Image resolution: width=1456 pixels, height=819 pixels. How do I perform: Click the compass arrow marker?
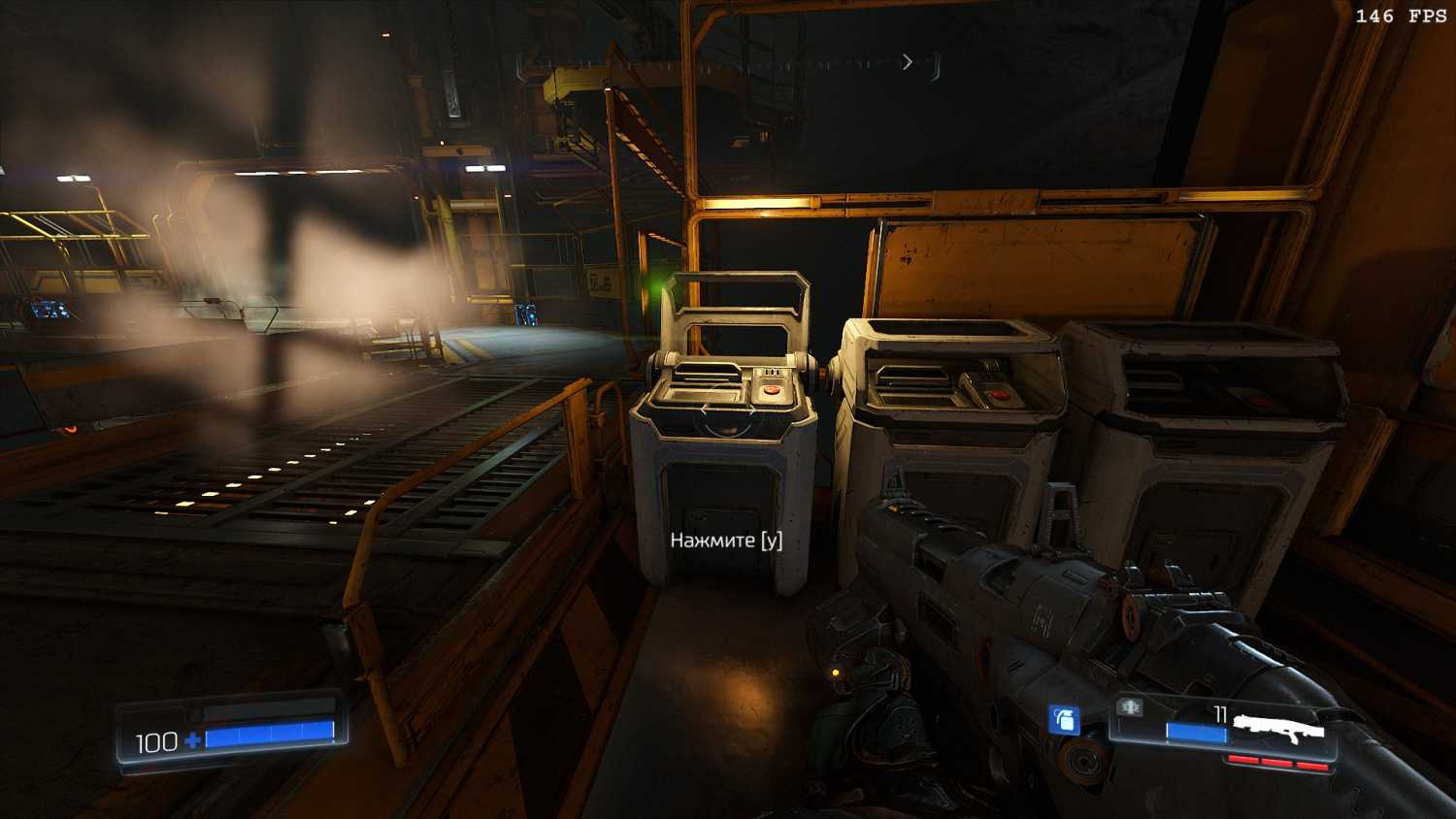coord(908,62)
